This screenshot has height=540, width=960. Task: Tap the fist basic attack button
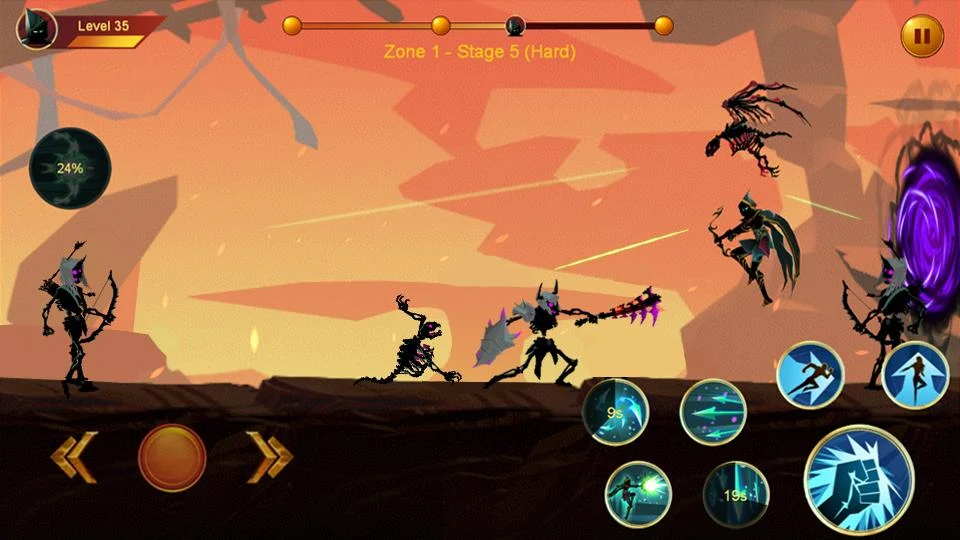point(859,478)
